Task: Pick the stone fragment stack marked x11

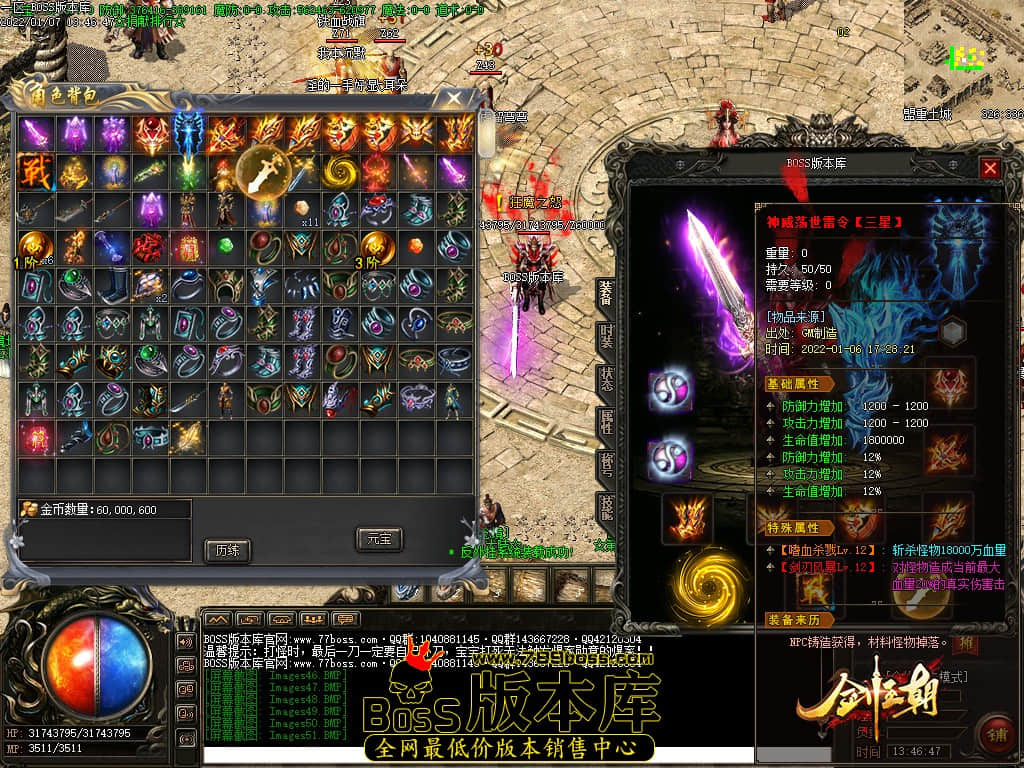Action: point(303,209)
